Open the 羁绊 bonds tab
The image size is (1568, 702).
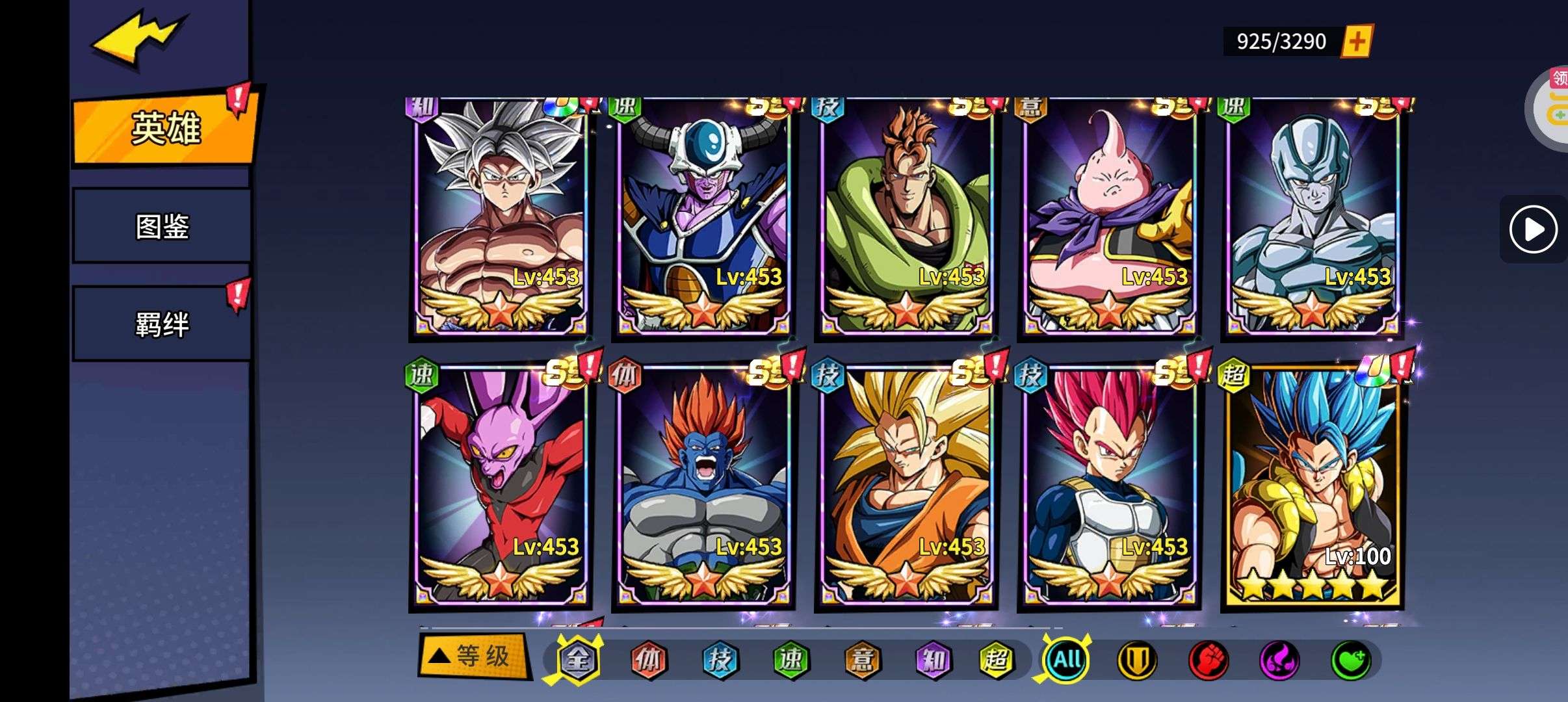[x=162, y=324]
